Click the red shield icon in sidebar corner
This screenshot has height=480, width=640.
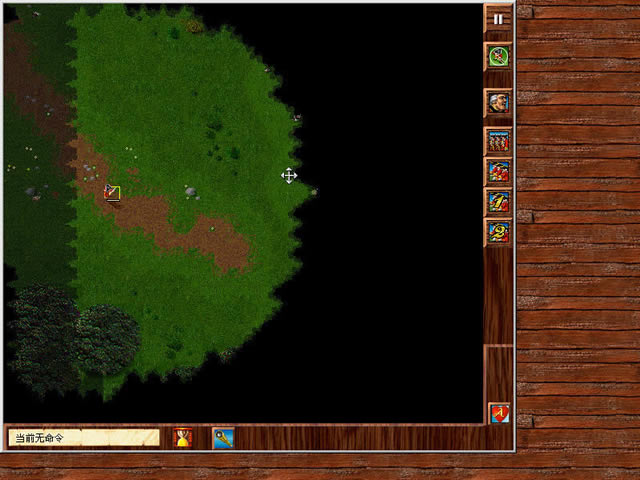[498, 412]
